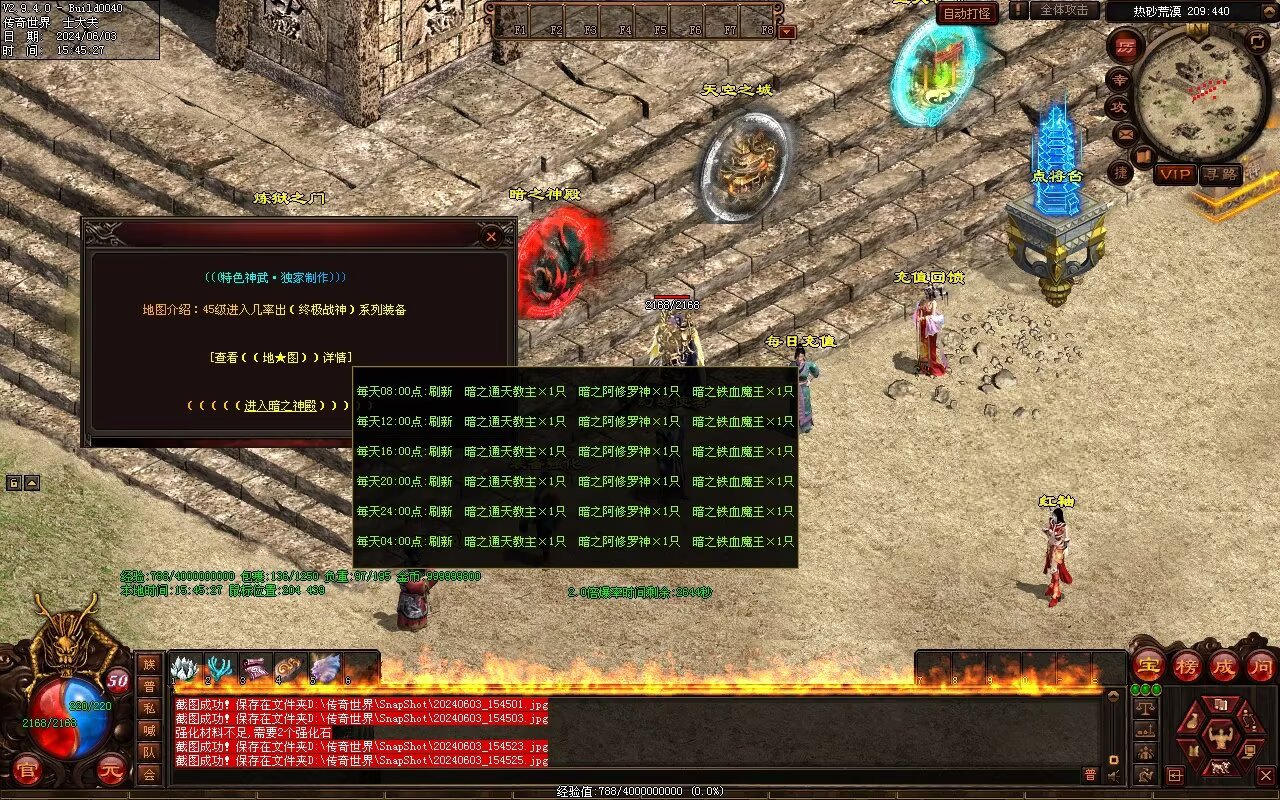Activate the 寻路 pathfinding button
The width and height of the screenshot is (1280, 800).
1220,174
